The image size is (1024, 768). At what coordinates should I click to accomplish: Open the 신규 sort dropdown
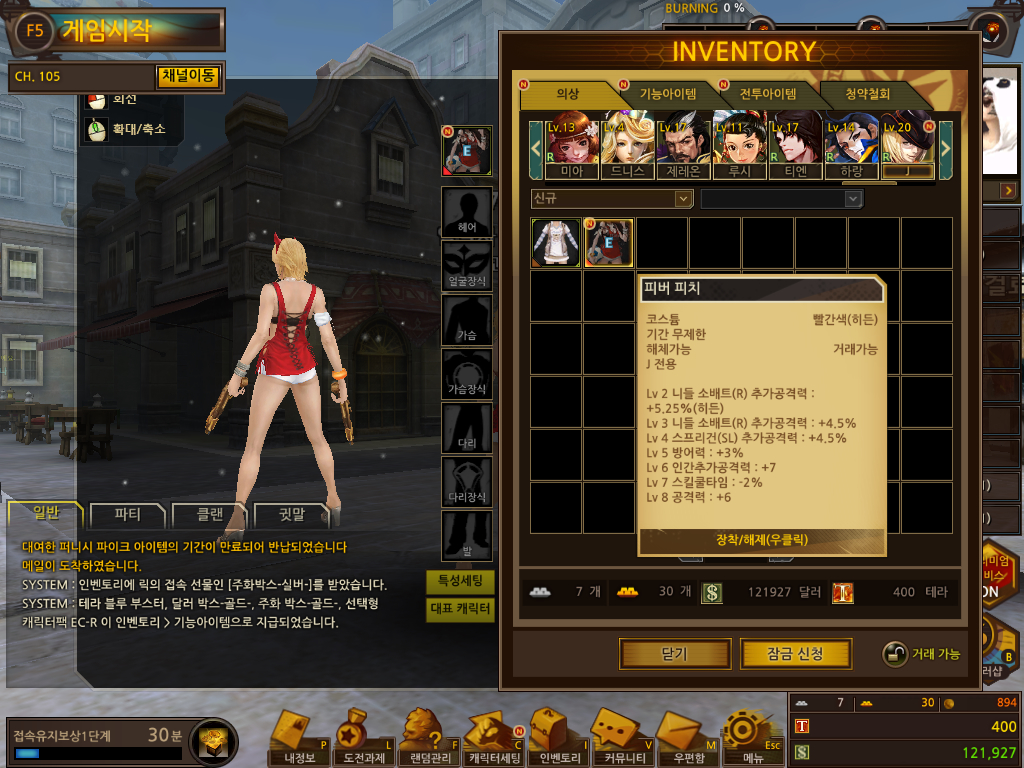click(612, 199)
